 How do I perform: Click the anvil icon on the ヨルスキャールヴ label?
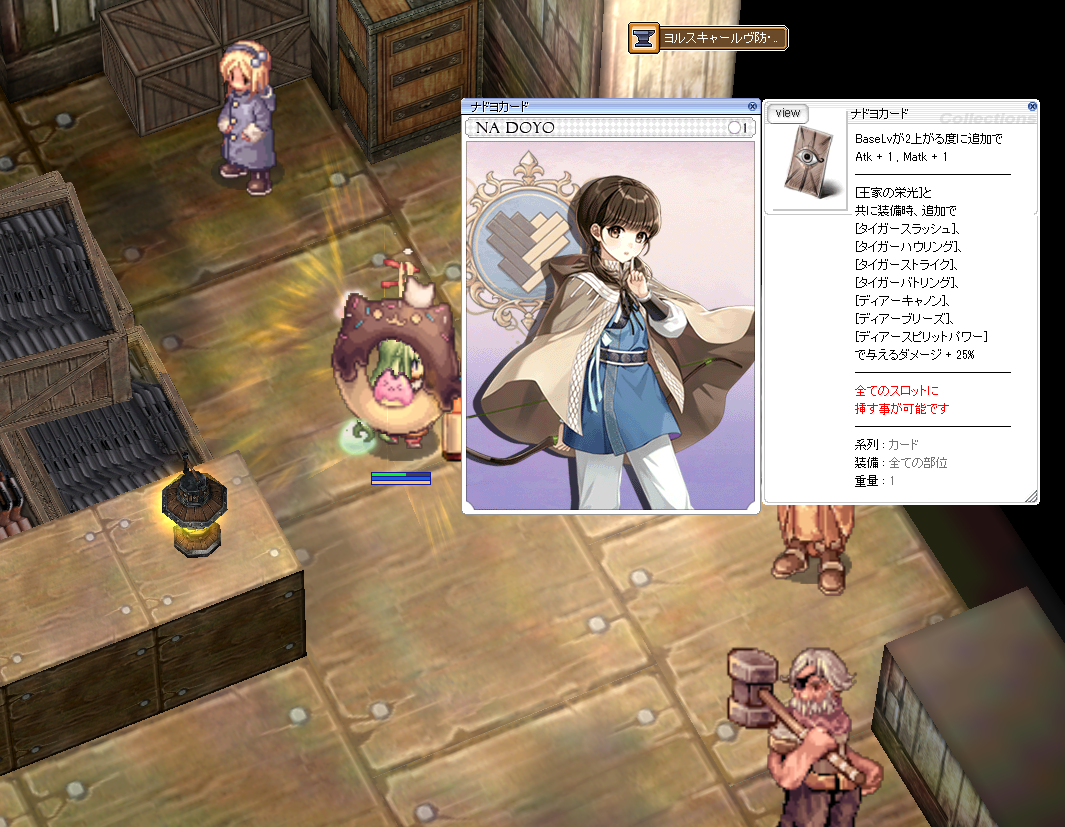644,39
